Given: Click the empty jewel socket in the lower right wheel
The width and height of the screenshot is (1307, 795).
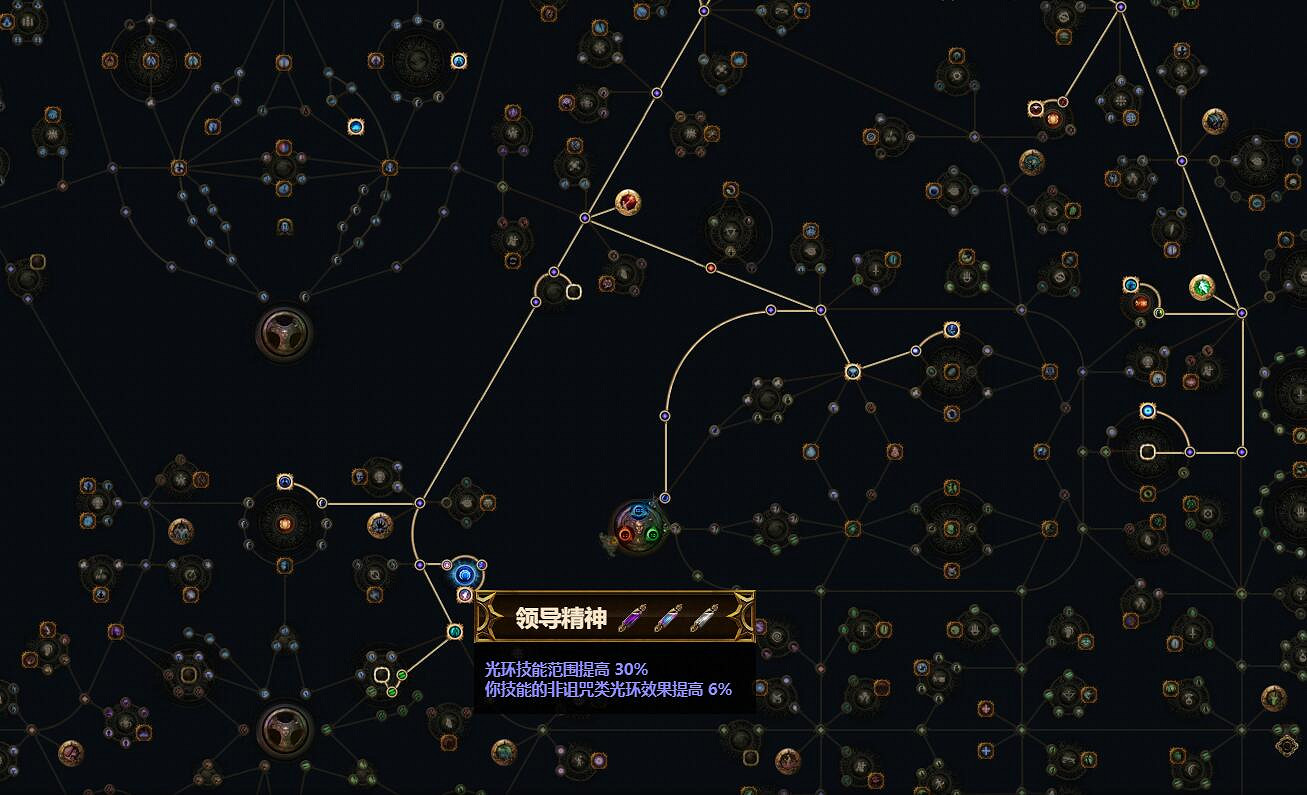Looking at the screenshot, I should [1148, 451].
